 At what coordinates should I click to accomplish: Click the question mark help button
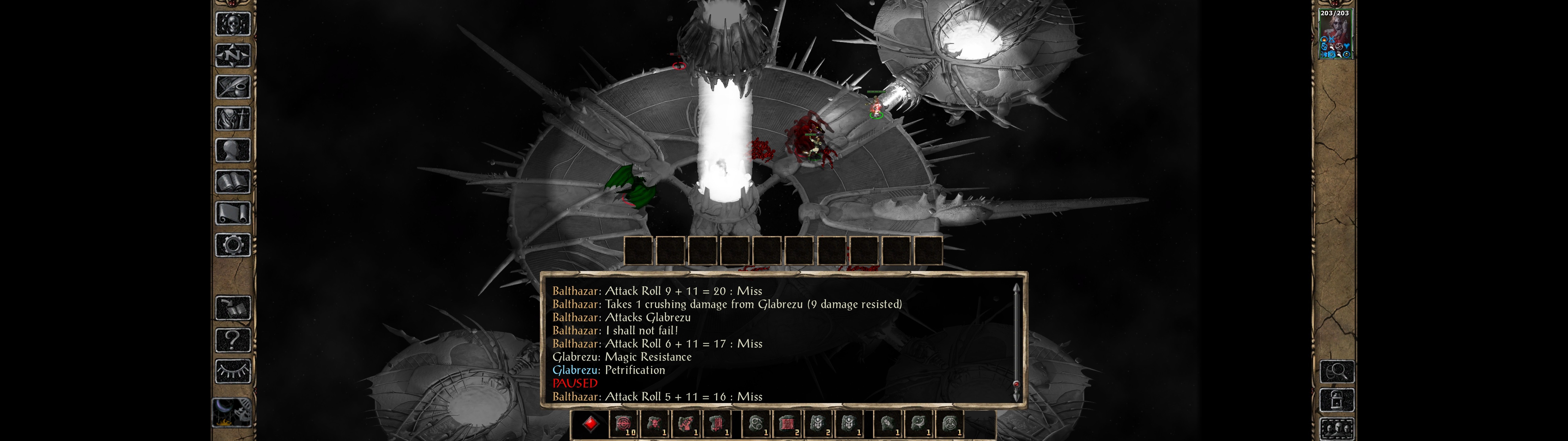(x=233, y=339)
